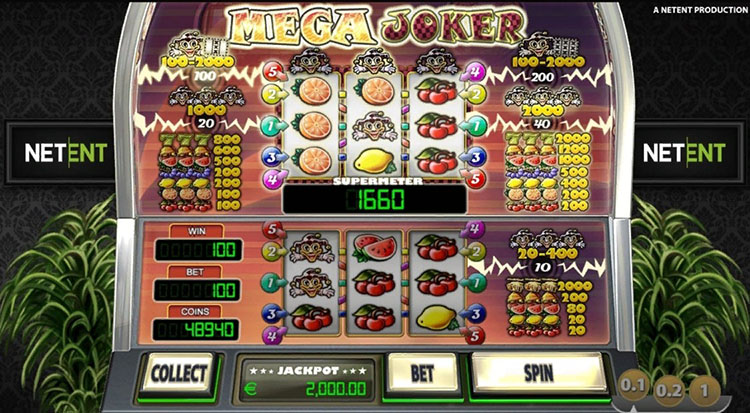Set coin value to 1
Viewport: 750px width, 413px height.
[x=706, y=389]
